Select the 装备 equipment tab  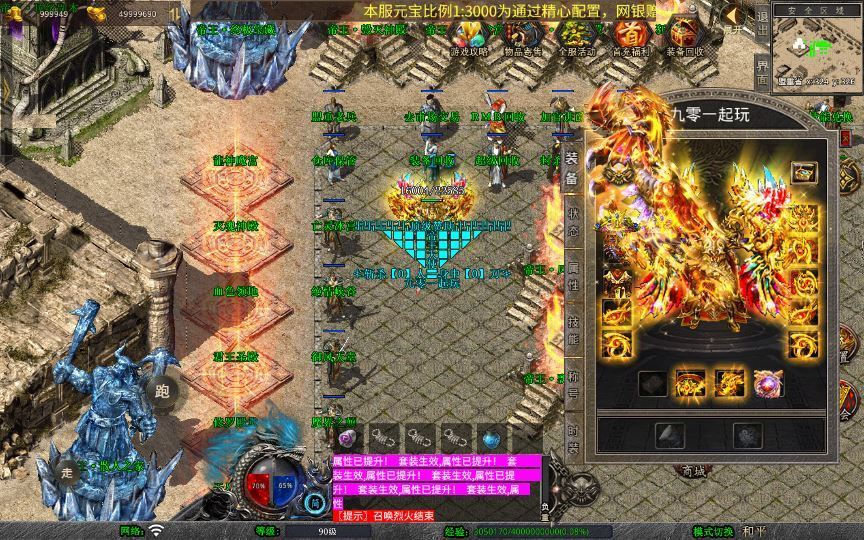(x=572, y=165)
